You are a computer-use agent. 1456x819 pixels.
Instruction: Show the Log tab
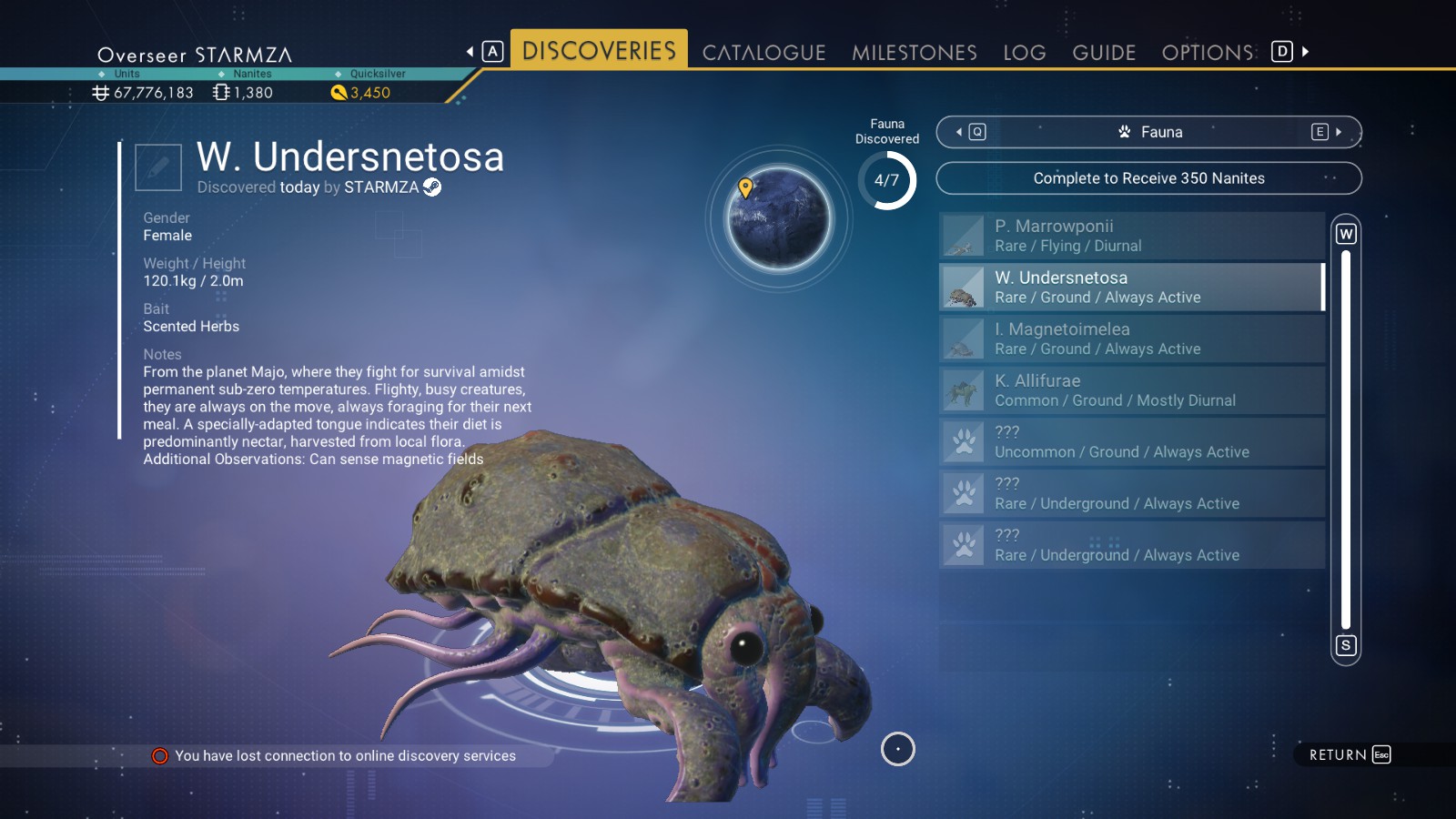1024,53
